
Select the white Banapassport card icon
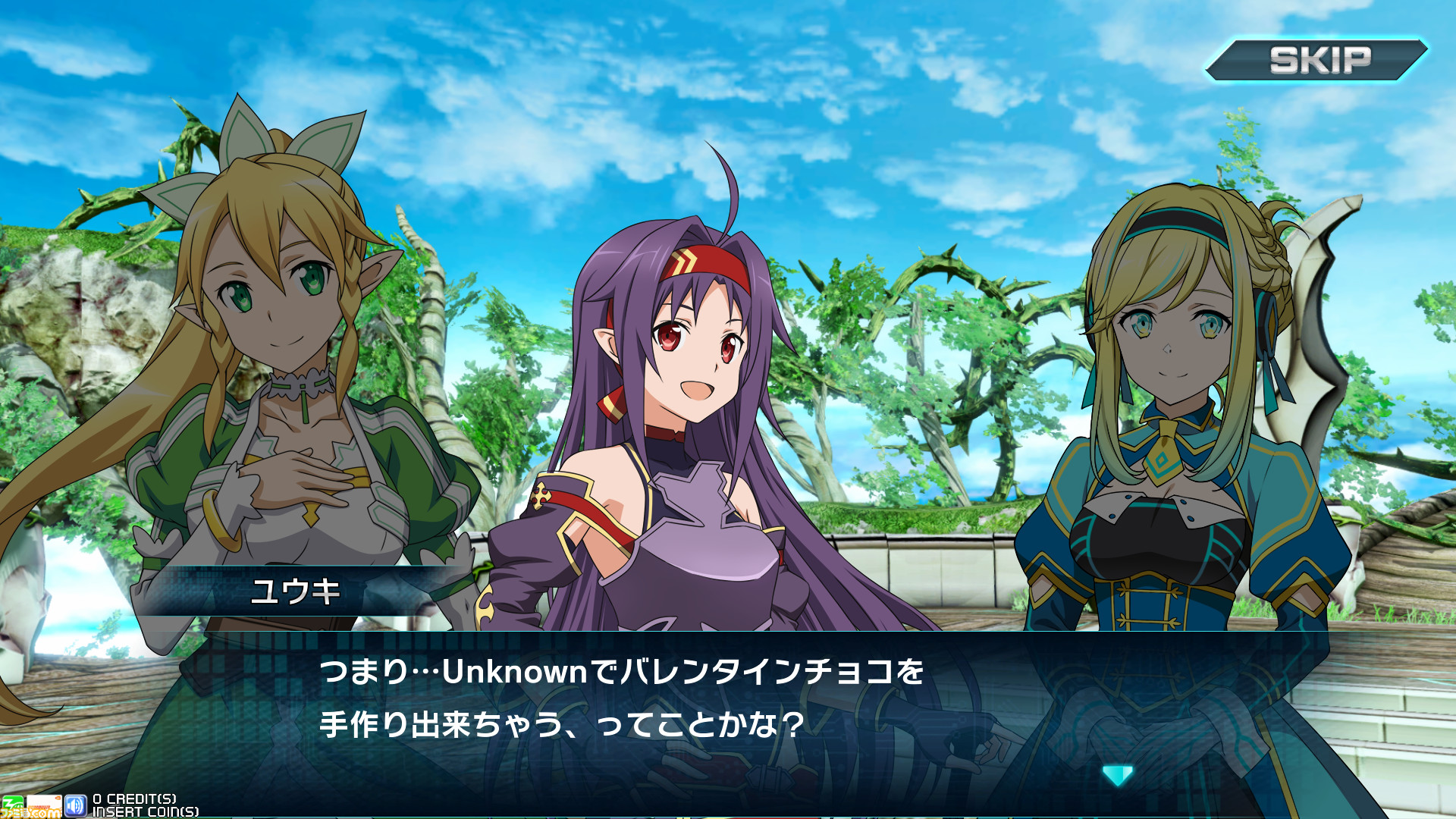44,805
